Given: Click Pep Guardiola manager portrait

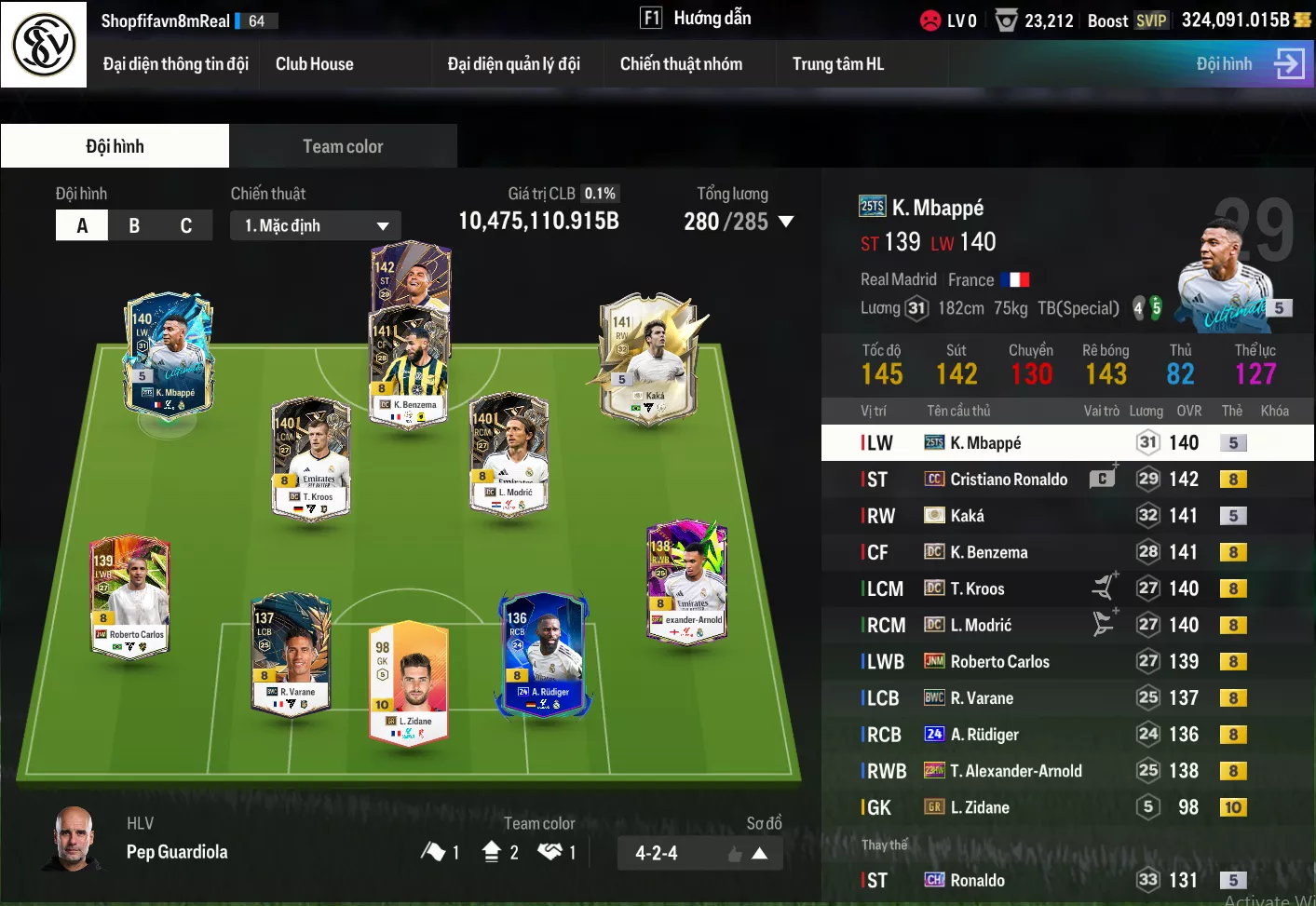Looking at the screenshot, I should tap(75, 838).
